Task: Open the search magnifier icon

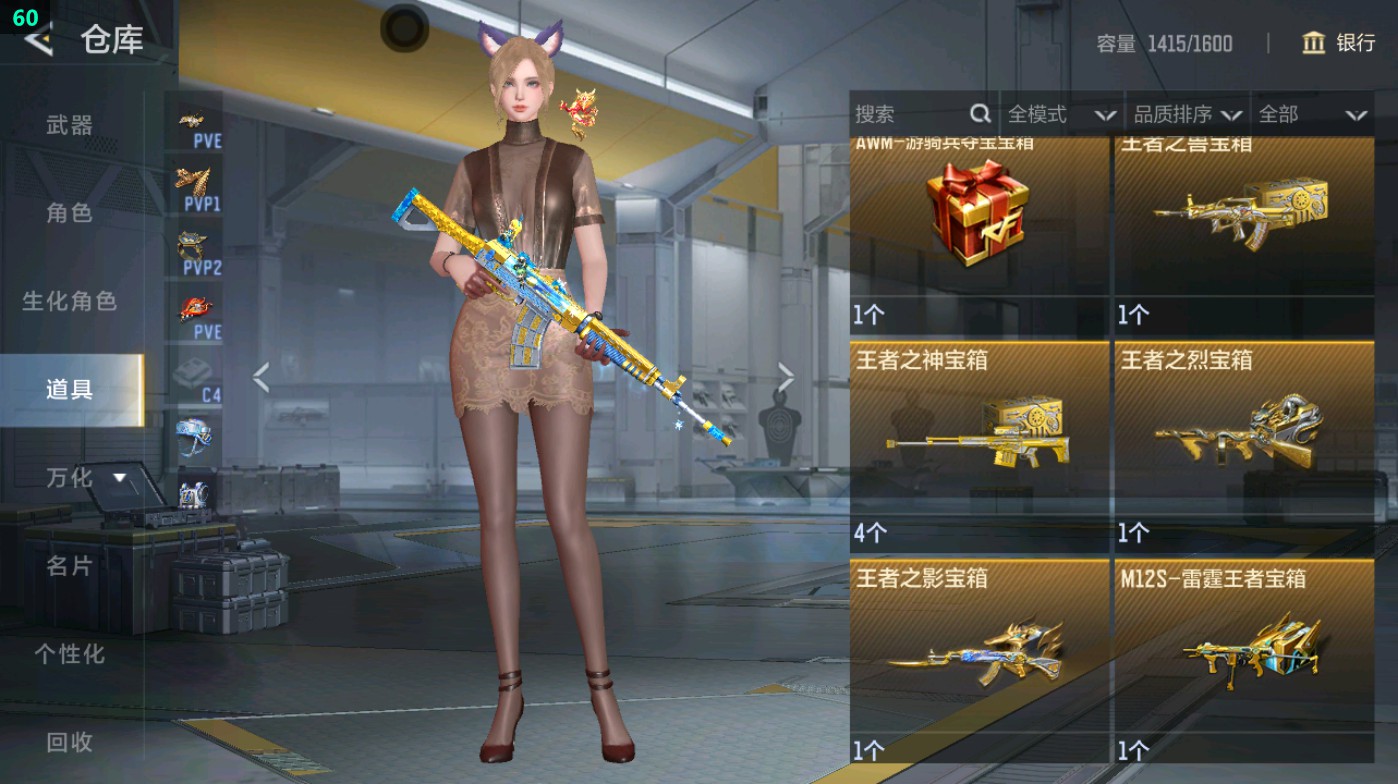Action: pyautogui.click(x=982, y=114)
